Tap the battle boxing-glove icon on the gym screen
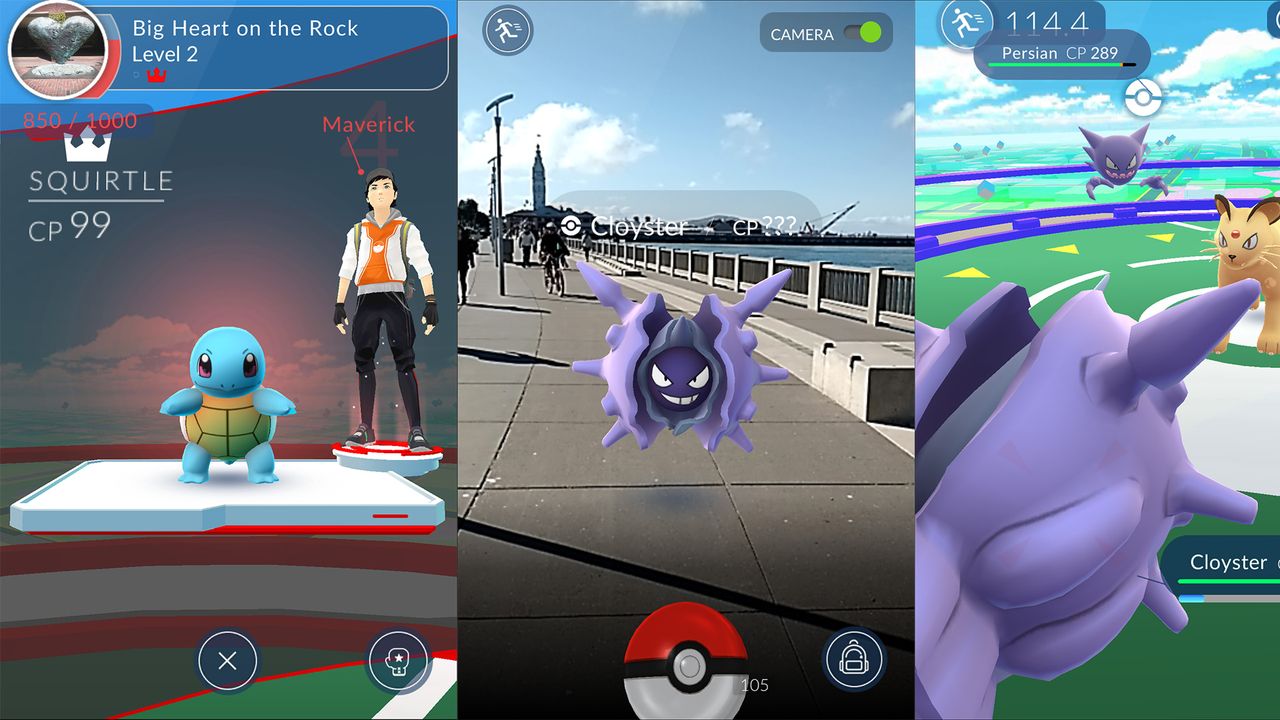 click(397, 661)
